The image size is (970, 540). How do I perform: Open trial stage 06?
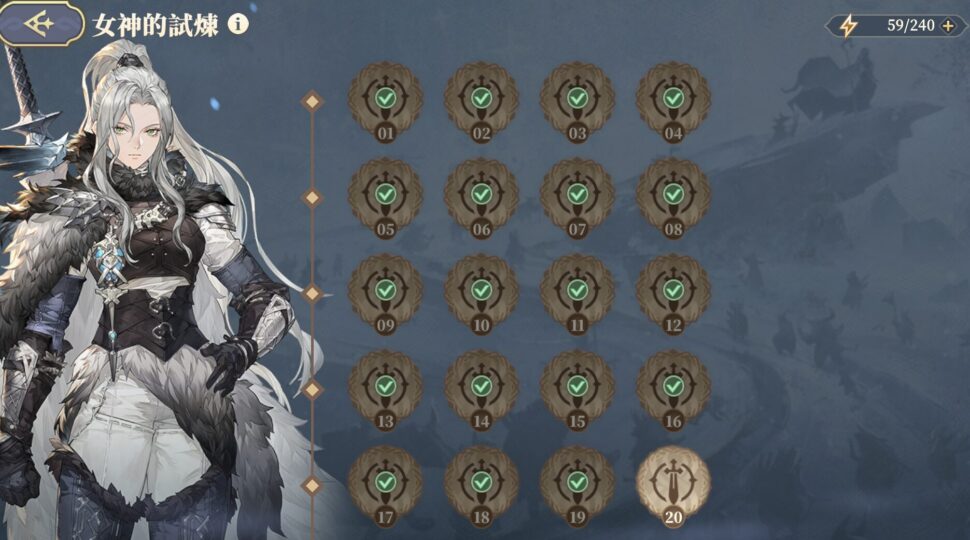pyautogui.click(x=481, y=195)
